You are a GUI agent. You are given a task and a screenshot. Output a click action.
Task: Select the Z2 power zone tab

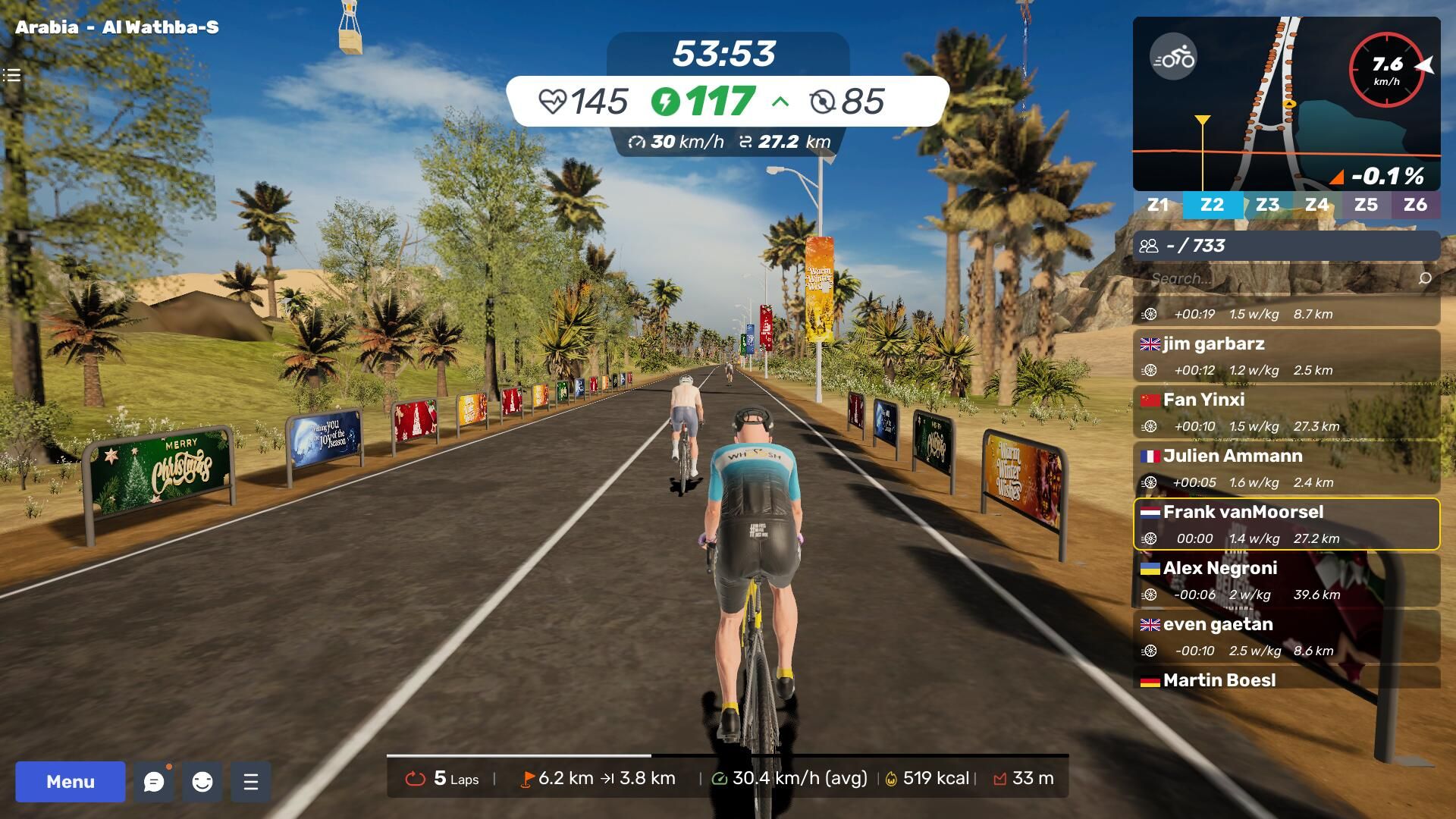pyautogui.click(x=1212, y=205)
